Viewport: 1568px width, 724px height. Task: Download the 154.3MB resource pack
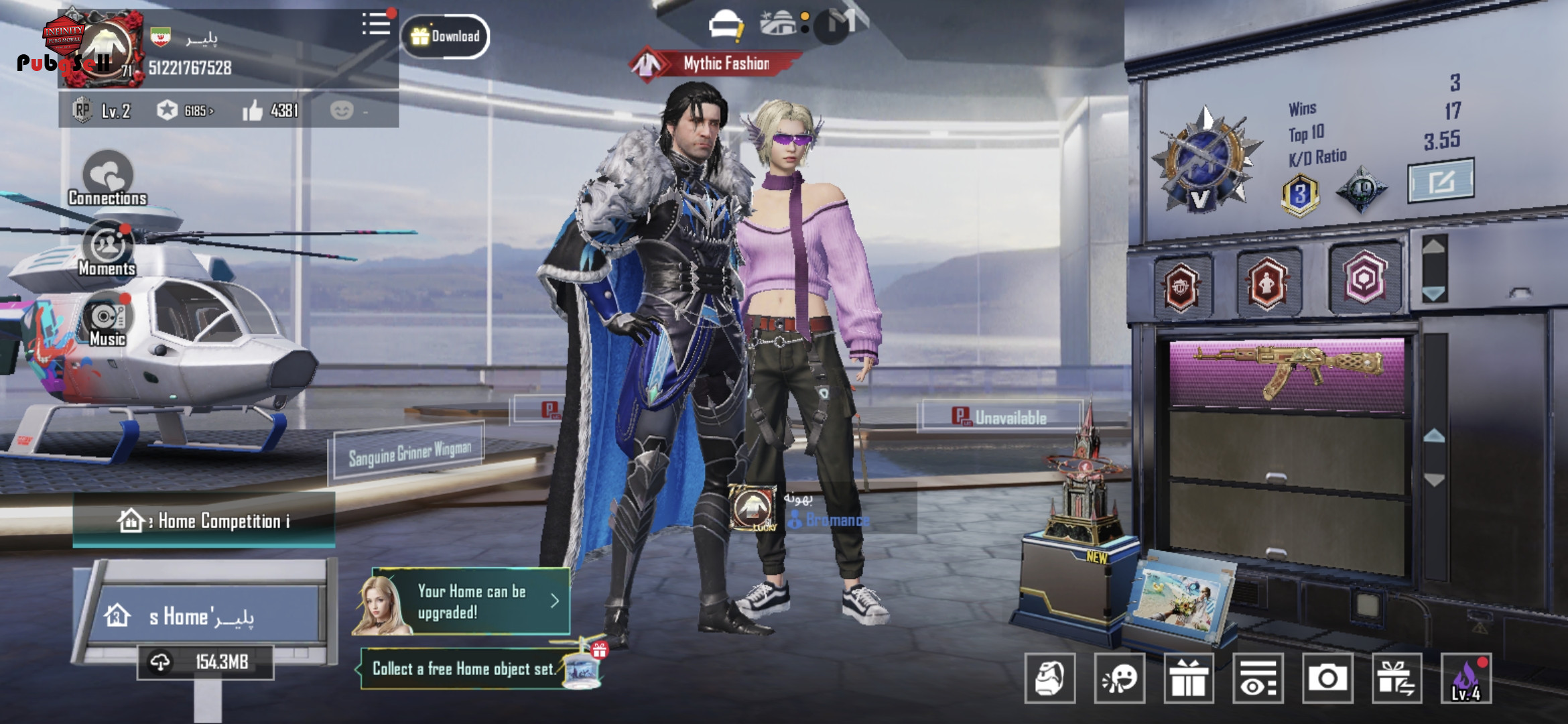(x=205, y=662)
